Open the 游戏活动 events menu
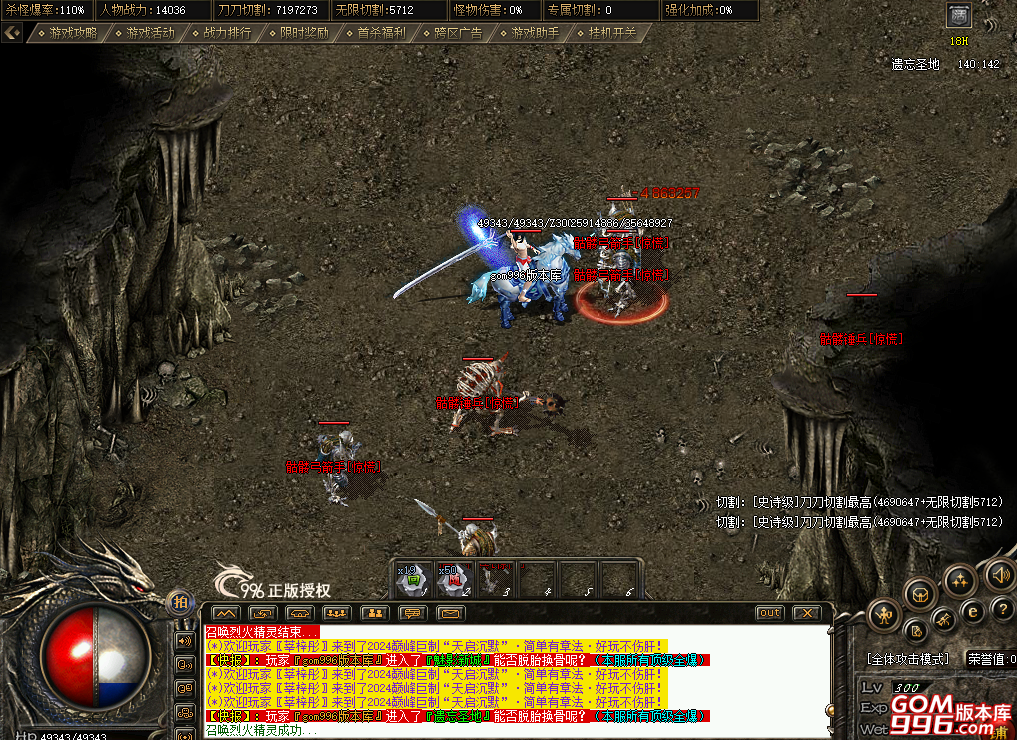This screenshot has width=1017, height=740. pos(150,32)
